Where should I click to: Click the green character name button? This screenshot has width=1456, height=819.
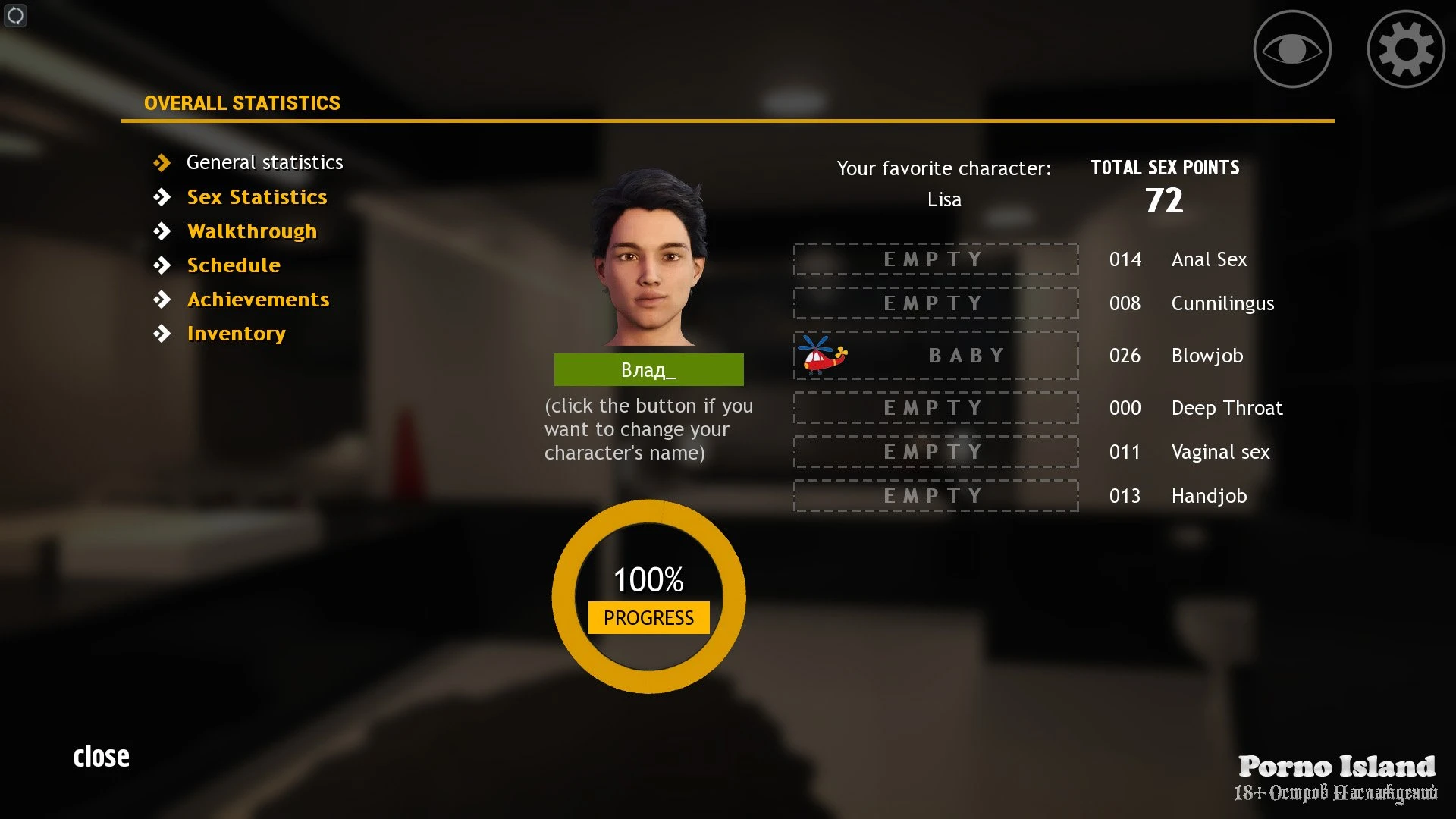click(648, 370)
